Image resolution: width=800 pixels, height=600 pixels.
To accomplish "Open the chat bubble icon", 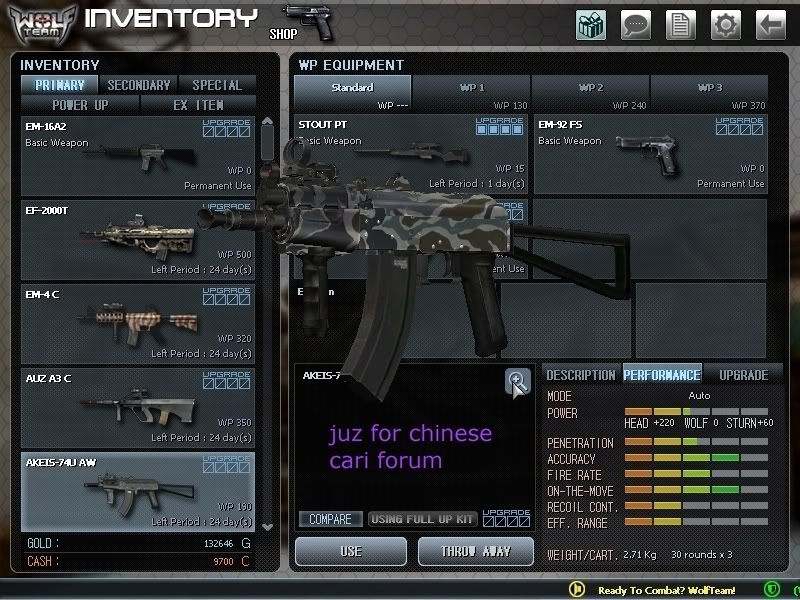I will click(636, 24).
